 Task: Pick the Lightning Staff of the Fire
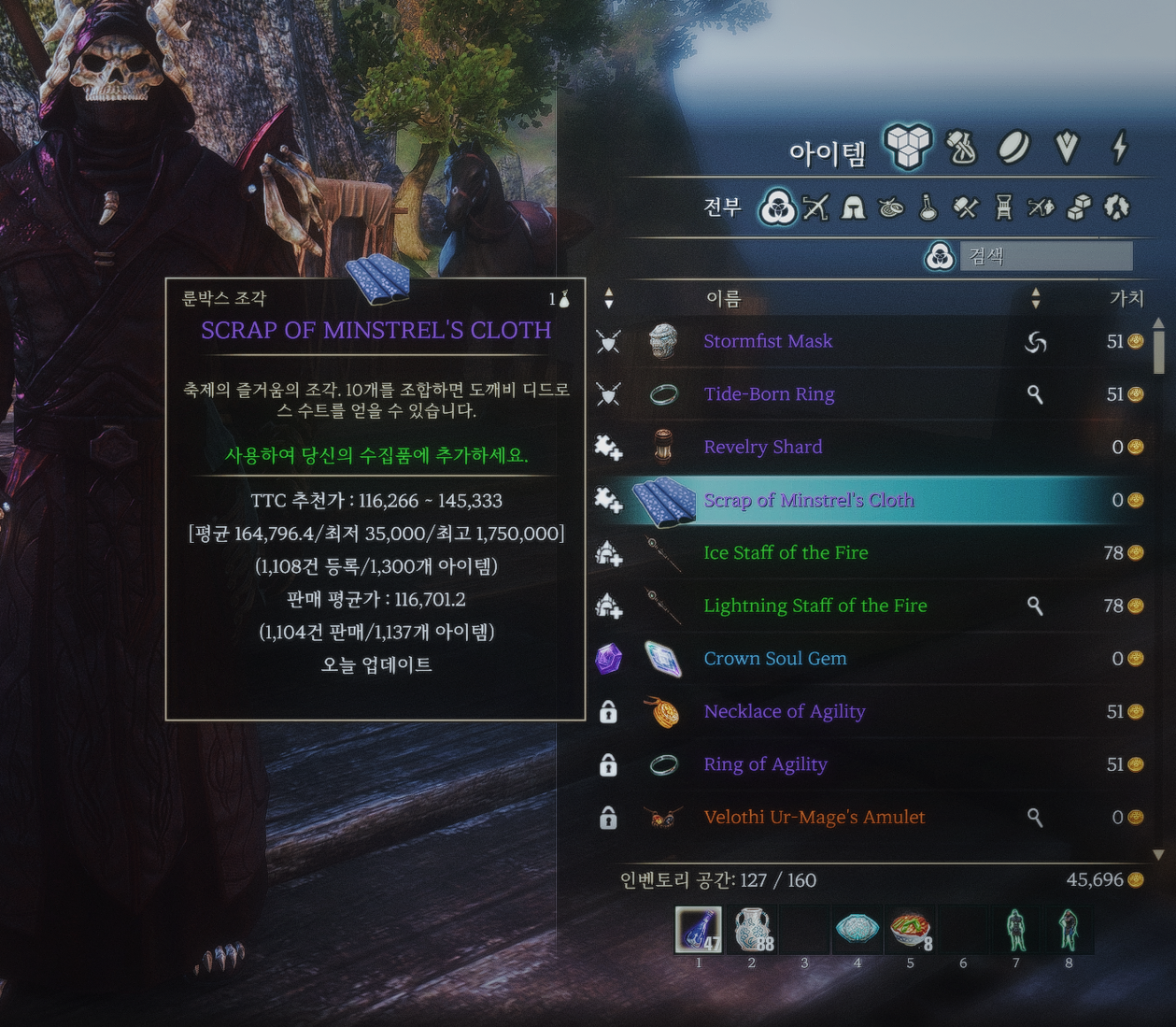[815, 606]
